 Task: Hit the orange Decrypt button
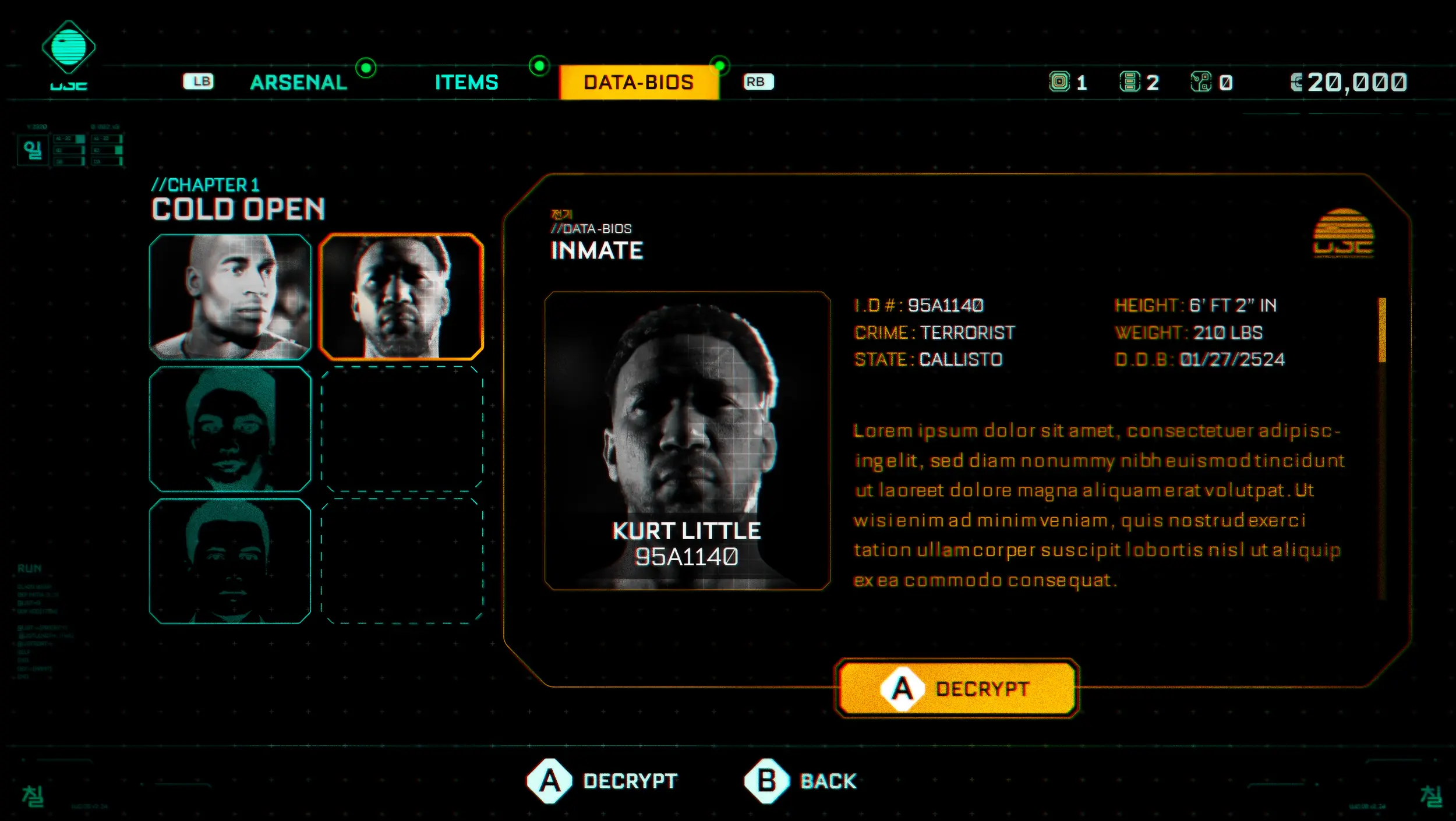pyautogui.click(x=957, y=689)
